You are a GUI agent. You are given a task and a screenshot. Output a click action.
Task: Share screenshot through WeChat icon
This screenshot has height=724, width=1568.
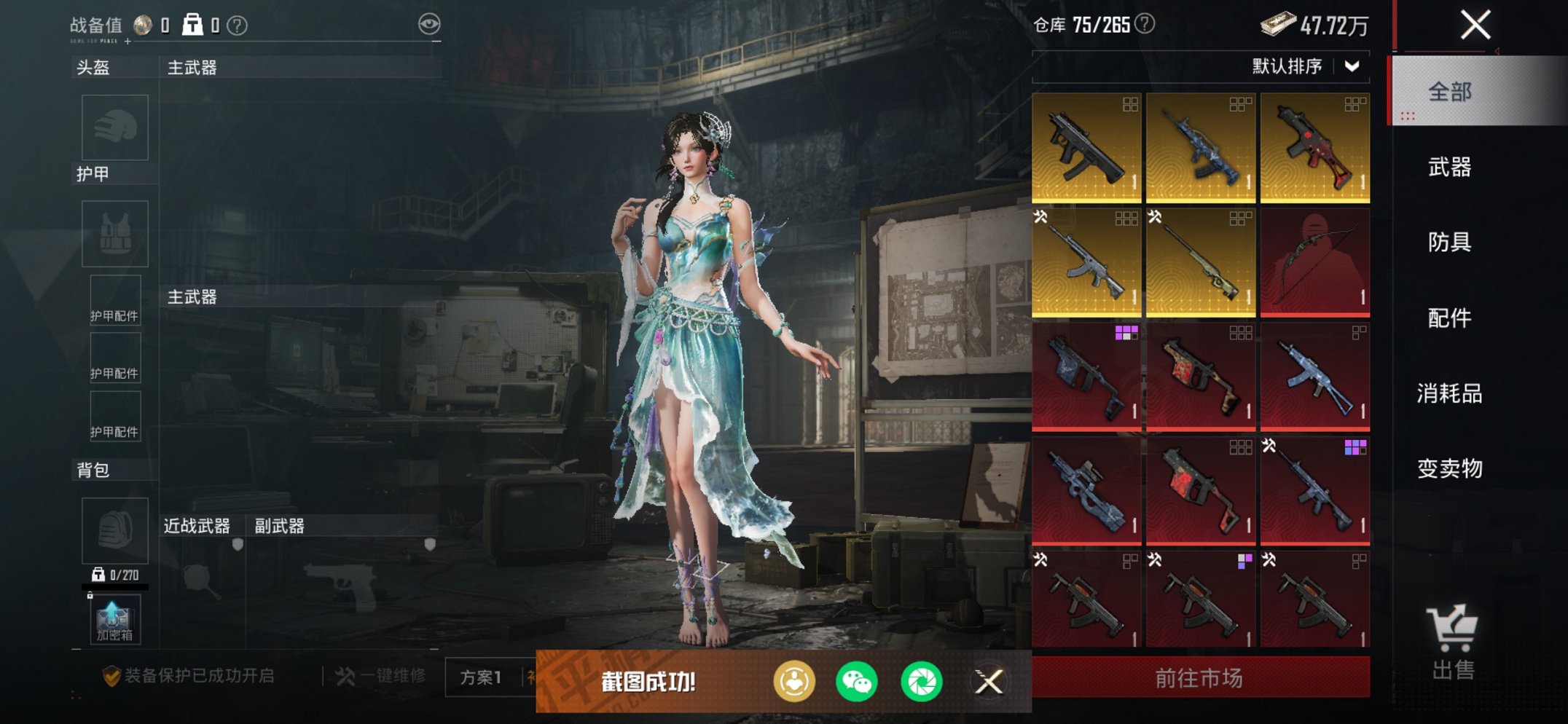point(856,682)
